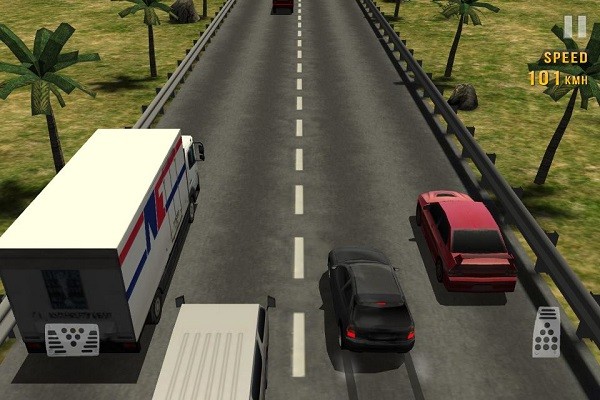Step on the gas pedal
This screenshot has height=400, width=600.
546,332
